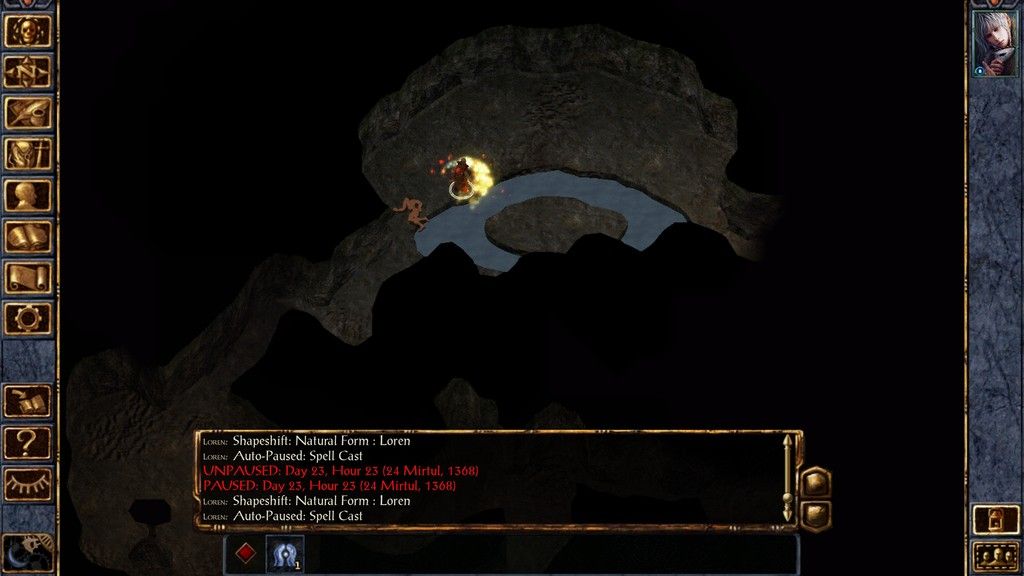Click the red diamond action button

[245, 553]
